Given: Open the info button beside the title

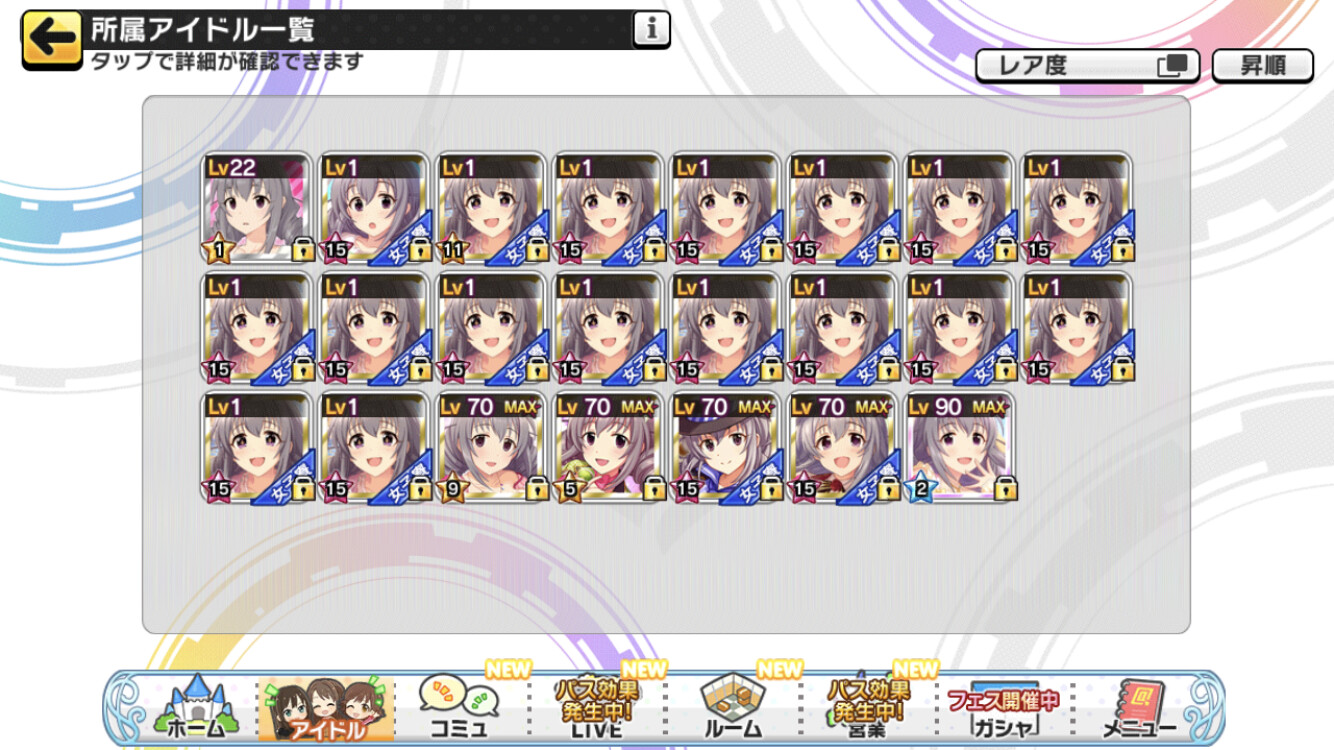Looking at the screenshot, I should tap(651, 31).
